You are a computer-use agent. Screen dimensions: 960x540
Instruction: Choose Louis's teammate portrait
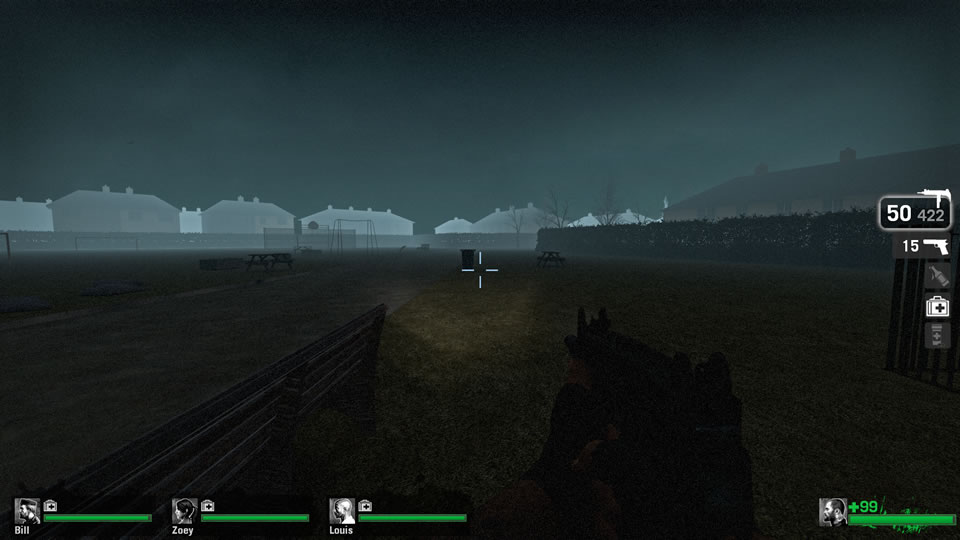(x=342, y=511)
